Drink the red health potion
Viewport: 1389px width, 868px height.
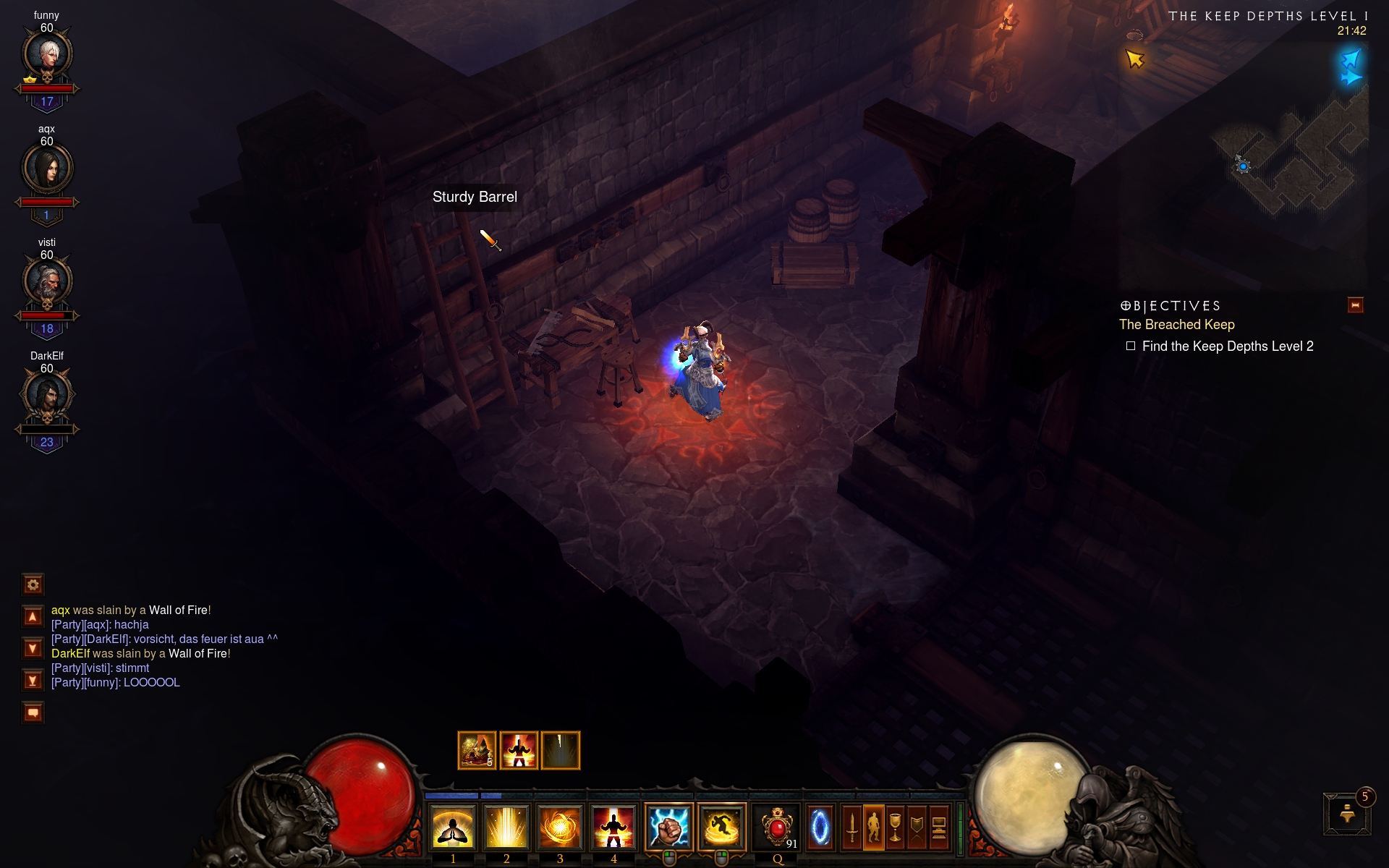pos(777,827)
